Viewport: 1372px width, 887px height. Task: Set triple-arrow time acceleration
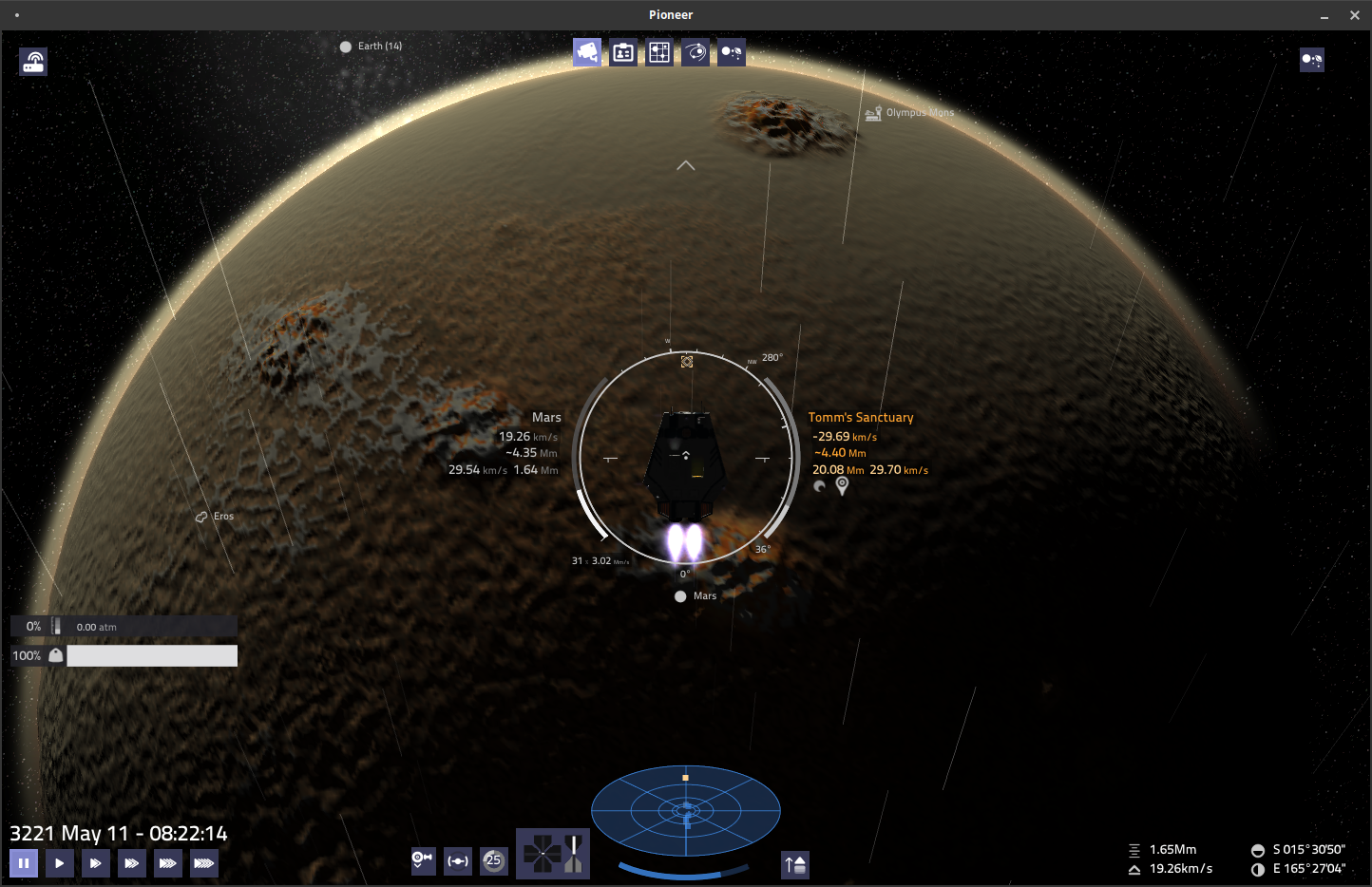(132, 863)
